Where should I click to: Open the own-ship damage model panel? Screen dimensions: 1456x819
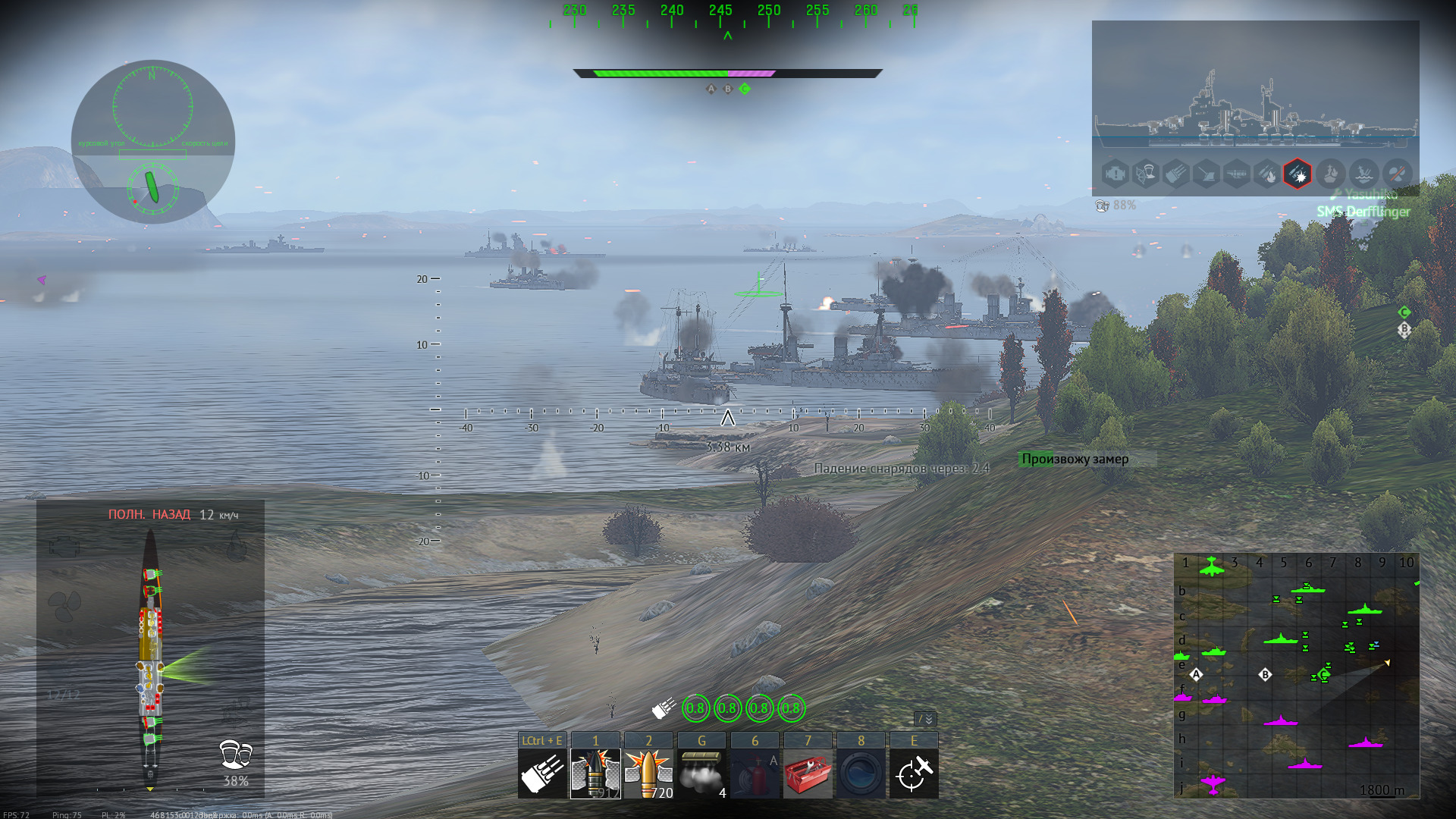tap(150, 652)
